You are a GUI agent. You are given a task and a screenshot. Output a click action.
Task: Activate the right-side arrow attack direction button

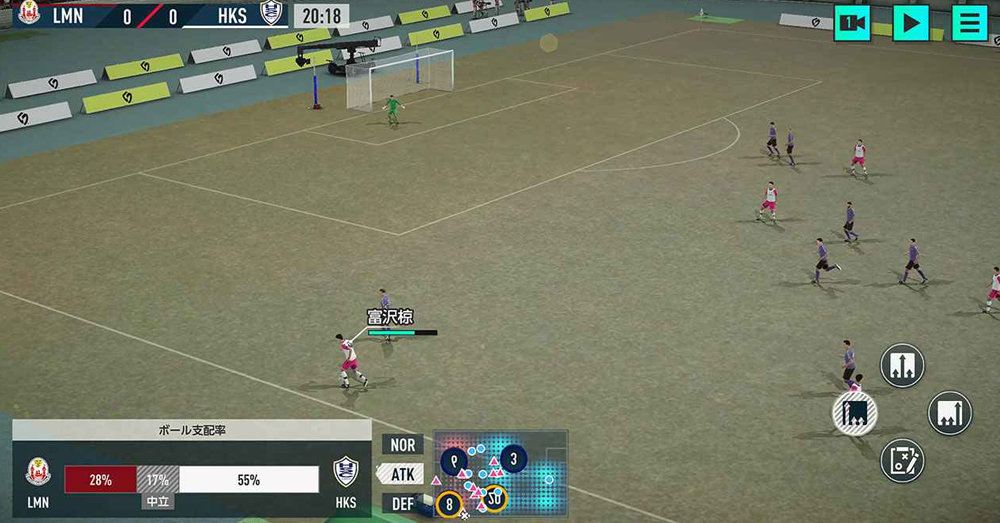[949, 413]
